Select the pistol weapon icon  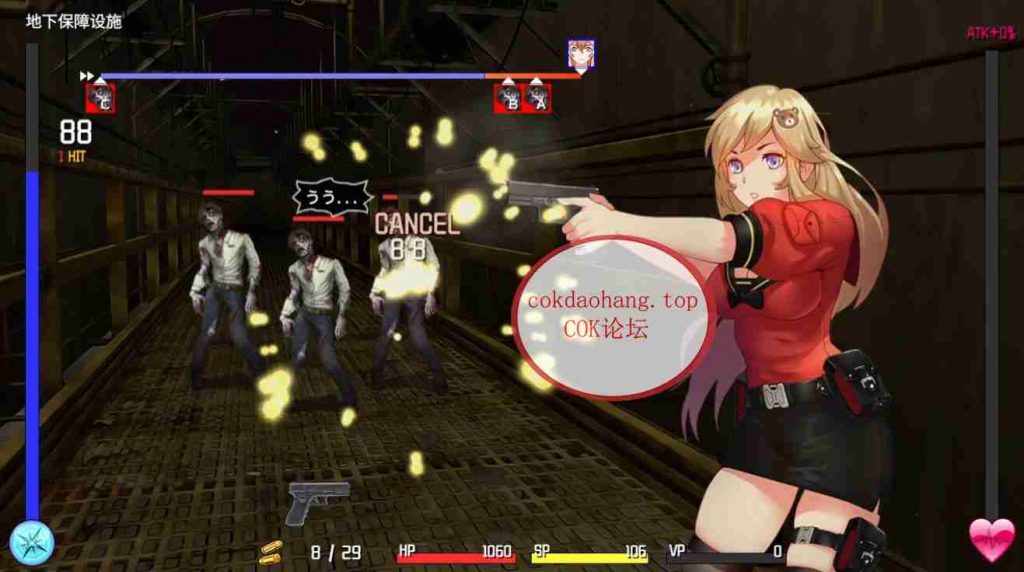[x=318, y=501]
